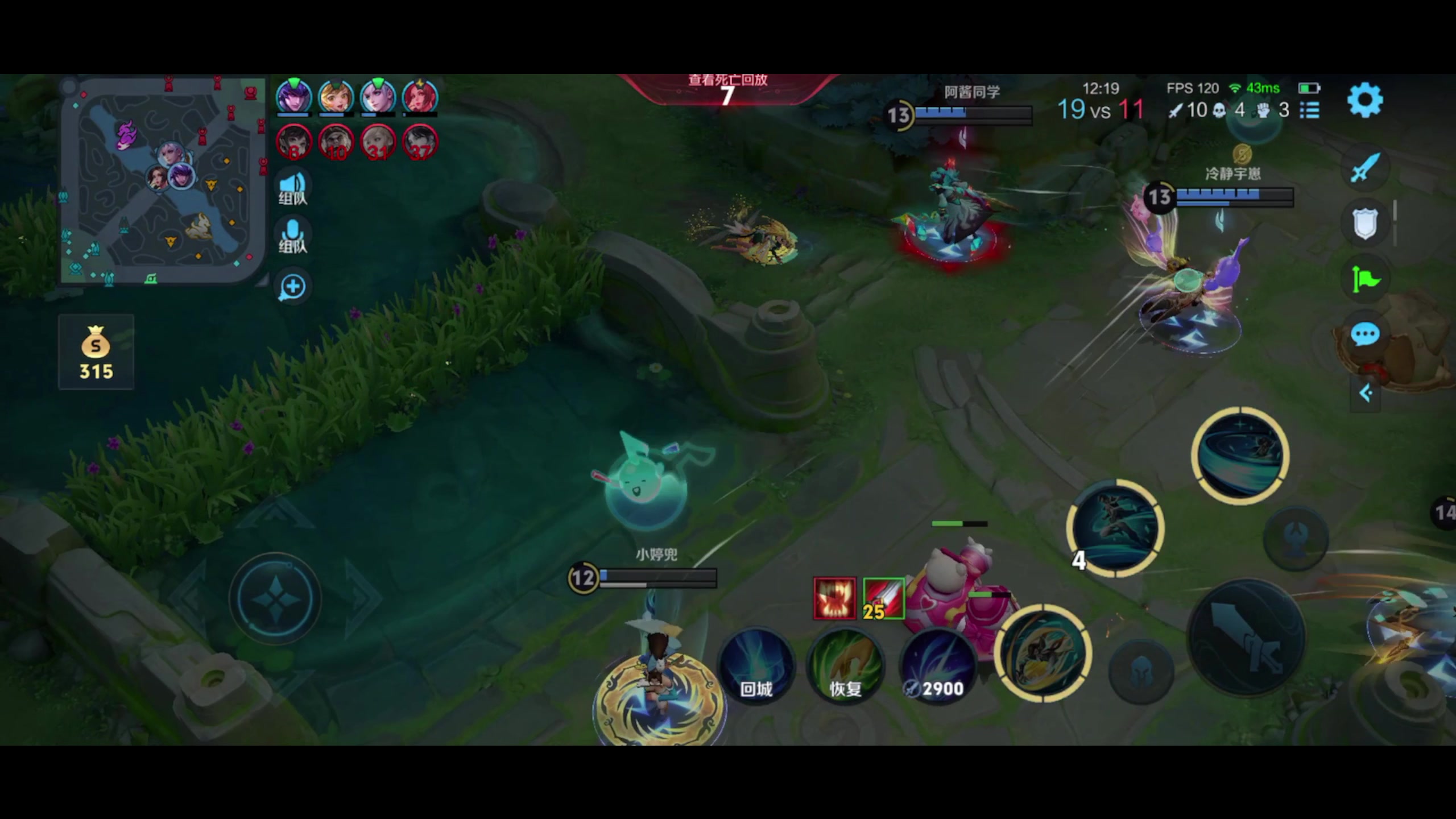This screenshot has height=819, width=1456.
Task: Activate the 回城 recall spell
Action: 756,667
